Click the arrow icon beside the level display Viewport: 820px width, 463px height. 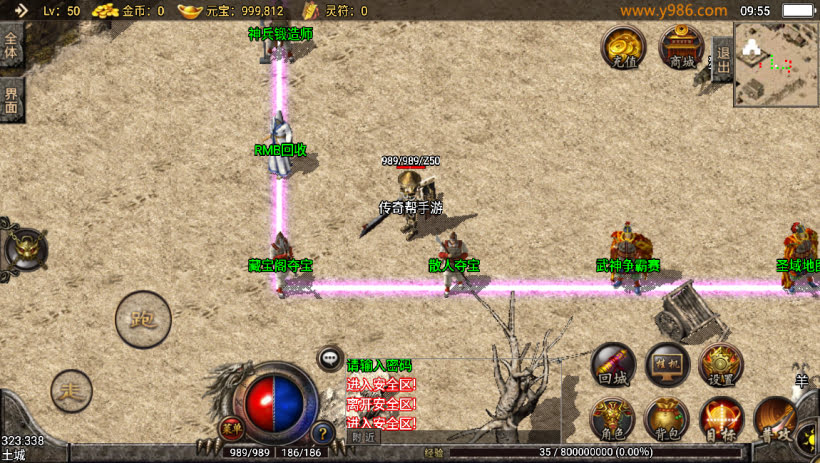(20, 10)
